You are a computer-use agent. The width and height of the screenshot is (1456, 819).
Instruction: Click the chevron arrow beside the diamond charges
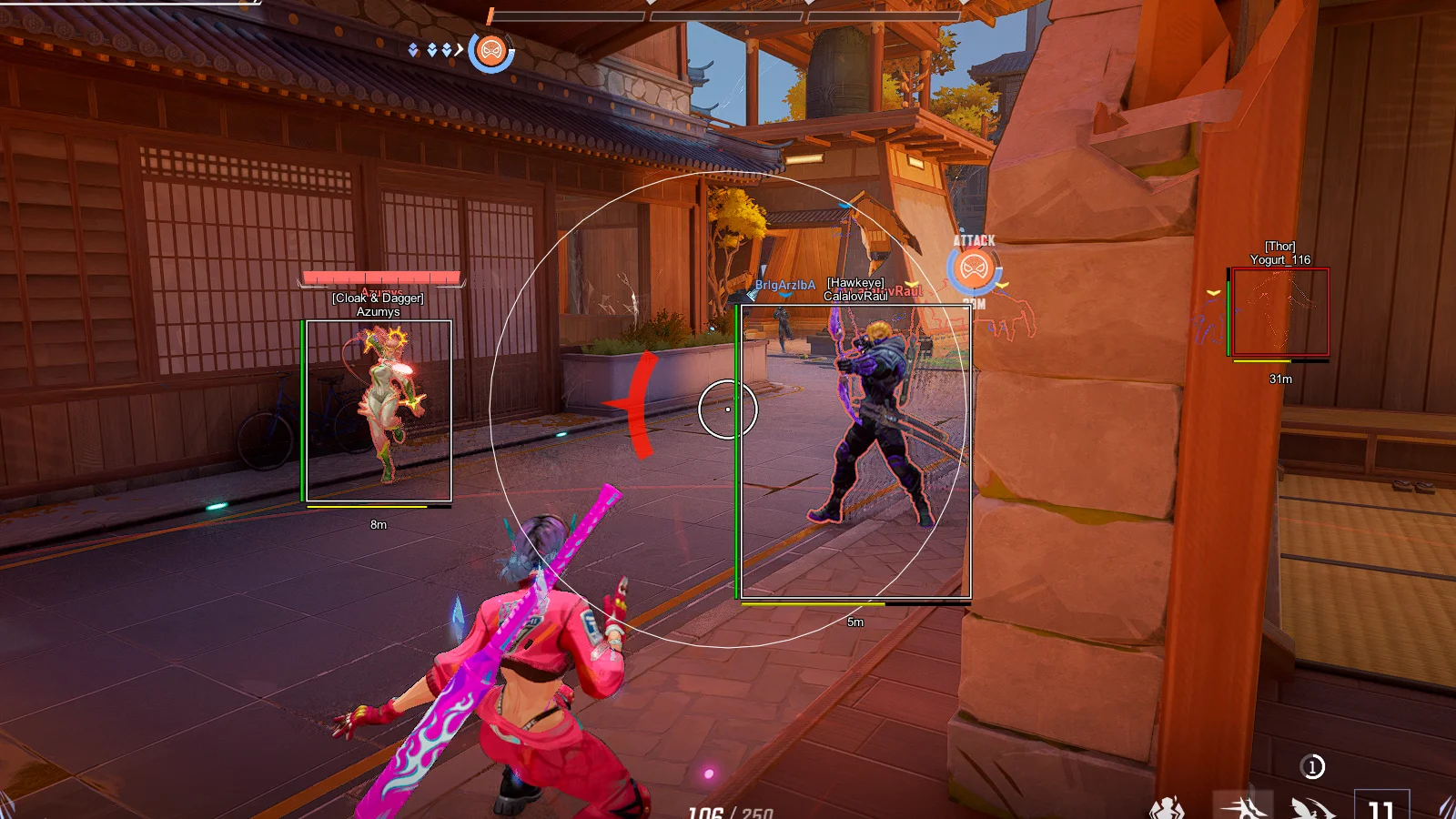point(458,50)
